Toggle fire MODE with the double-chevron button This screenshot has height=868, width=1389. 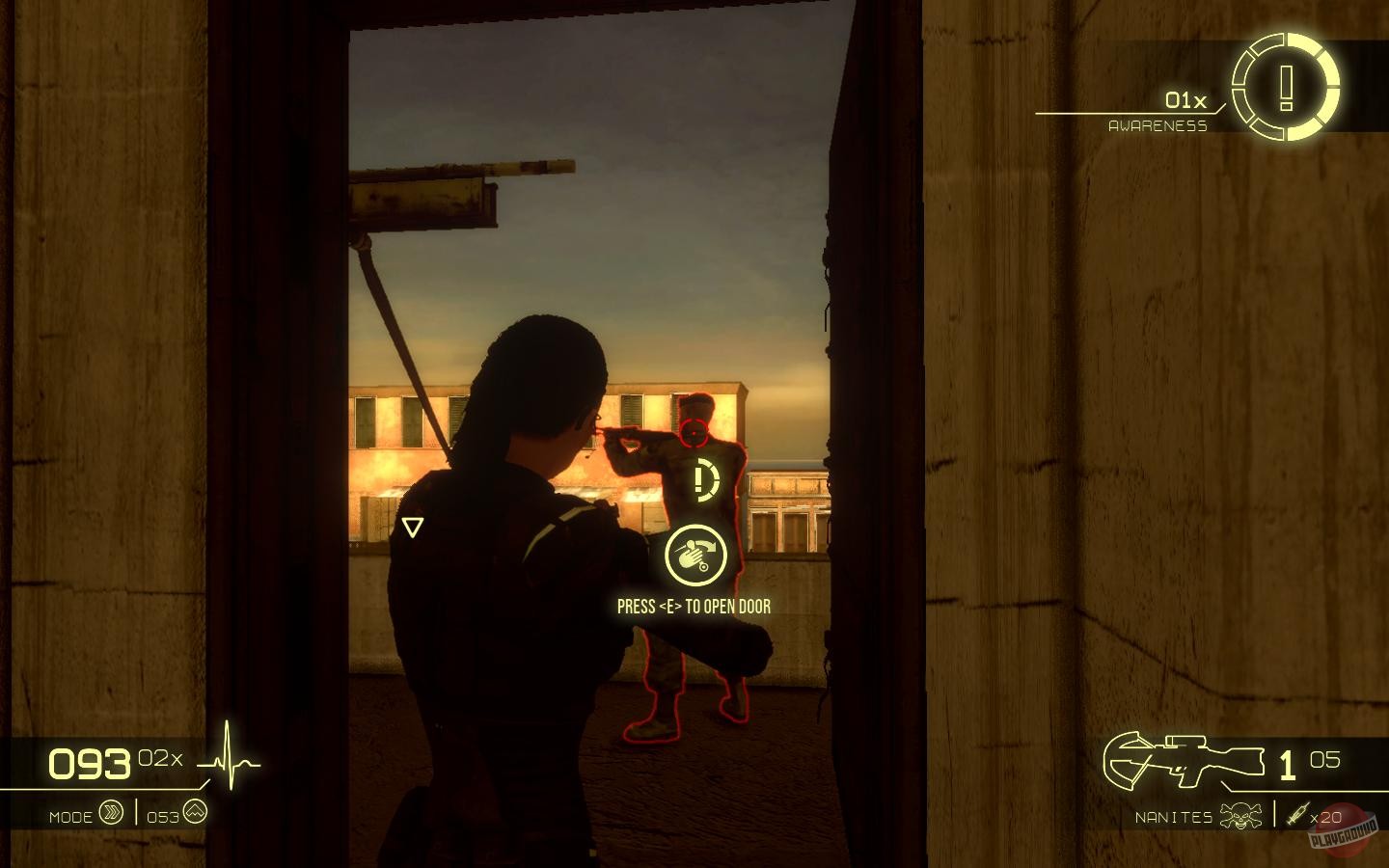click(x=113, y=814)
